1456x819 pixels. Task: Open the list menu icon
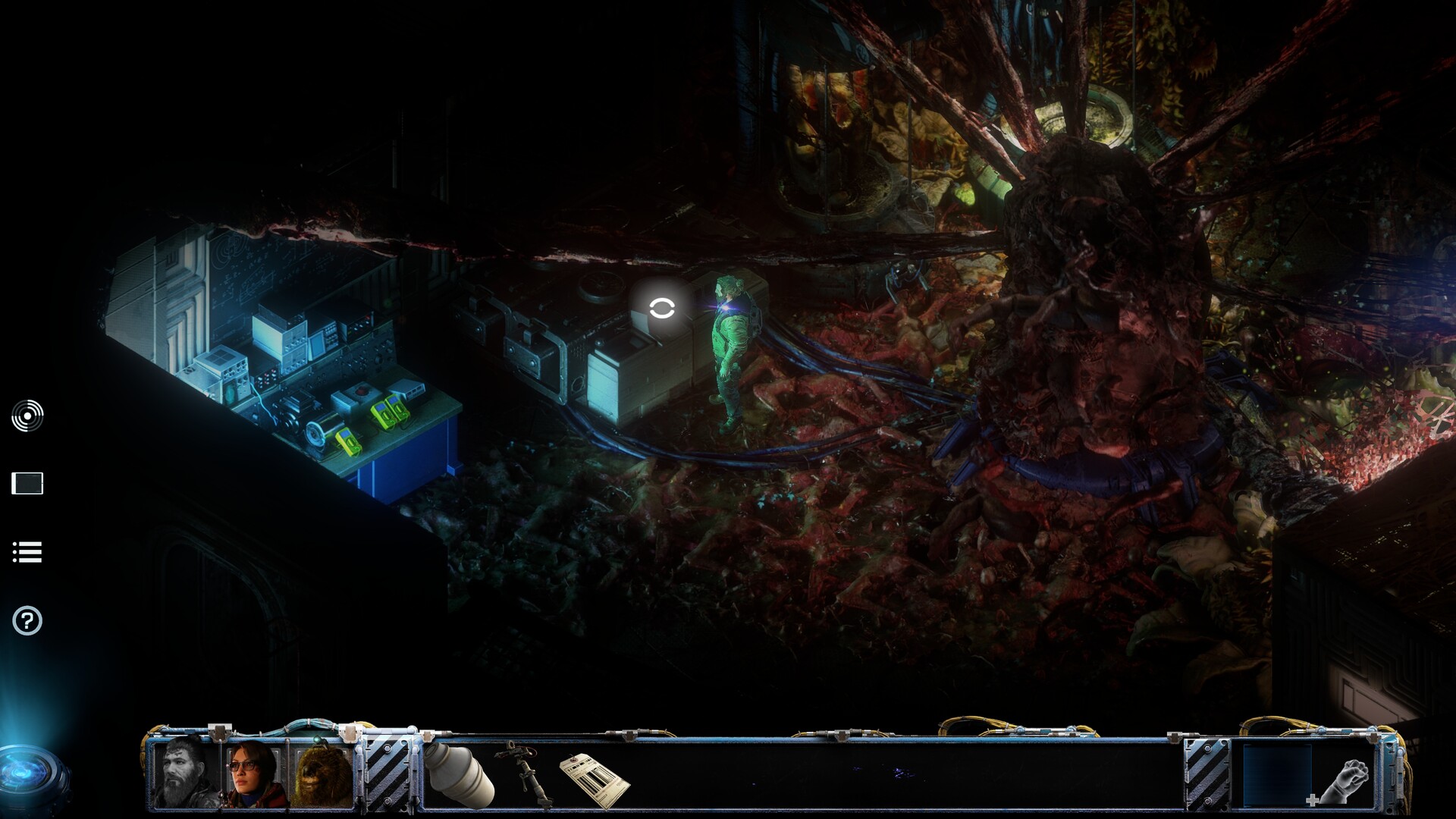(27, 552)
